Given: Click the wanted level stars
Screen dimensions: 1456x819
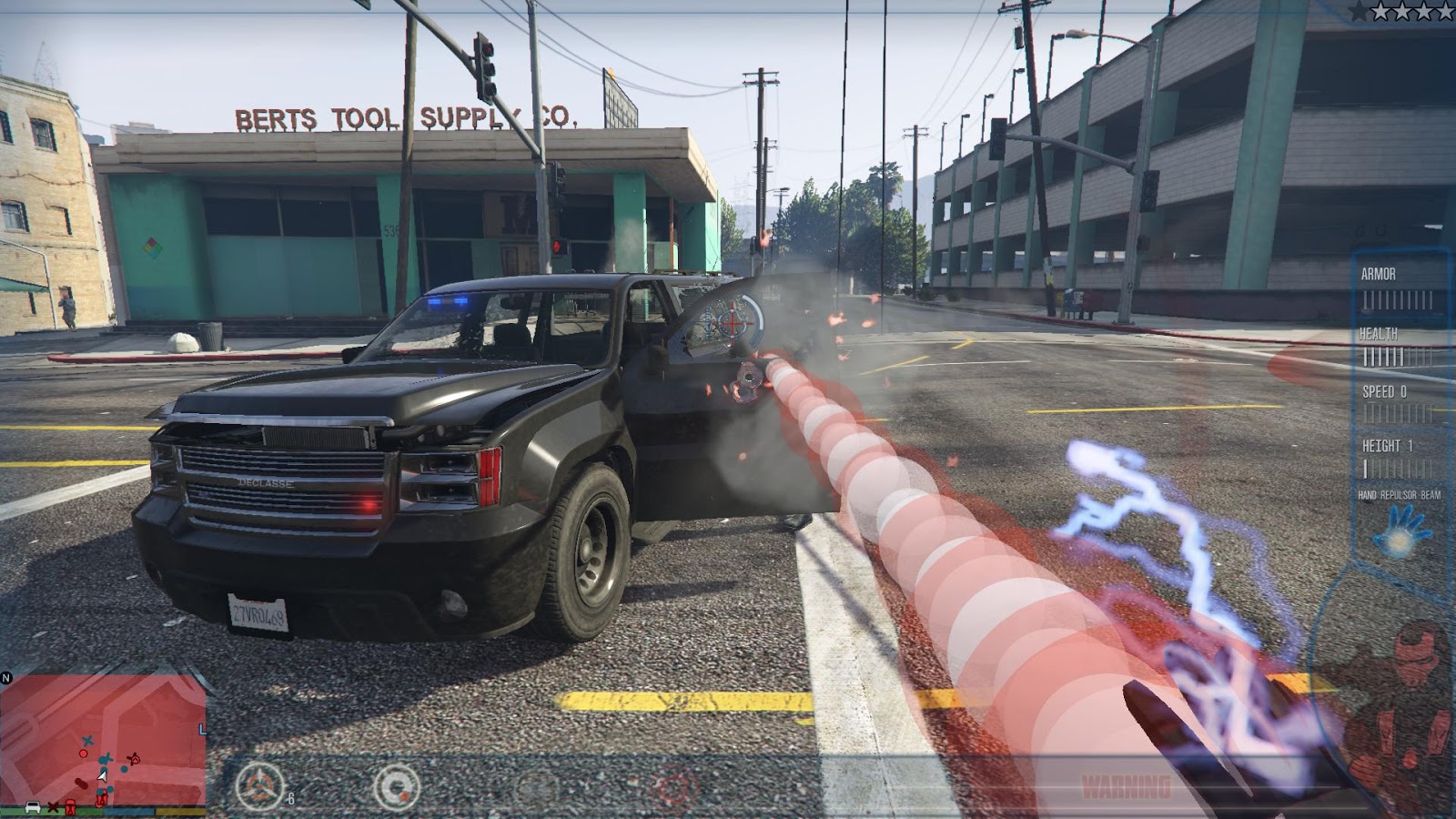Looking at the screenshot, I should tap(1401, 11).
